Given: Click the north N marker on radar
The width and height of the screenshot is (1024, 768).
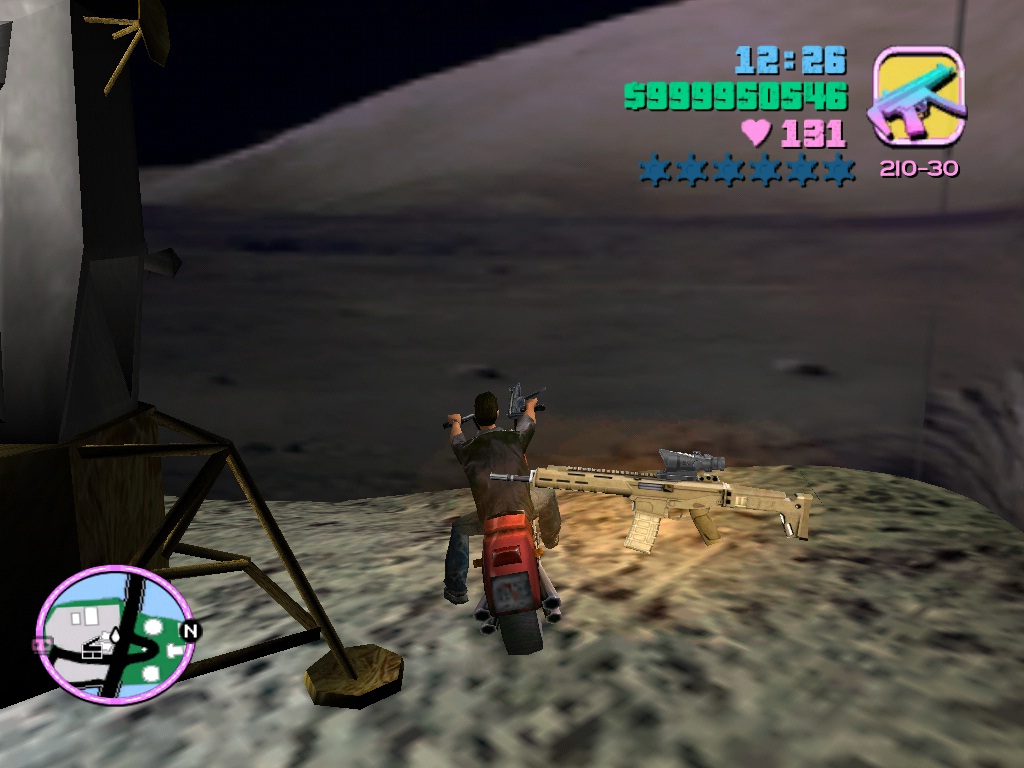Looking at the screenshot, I should pos(189,632).
